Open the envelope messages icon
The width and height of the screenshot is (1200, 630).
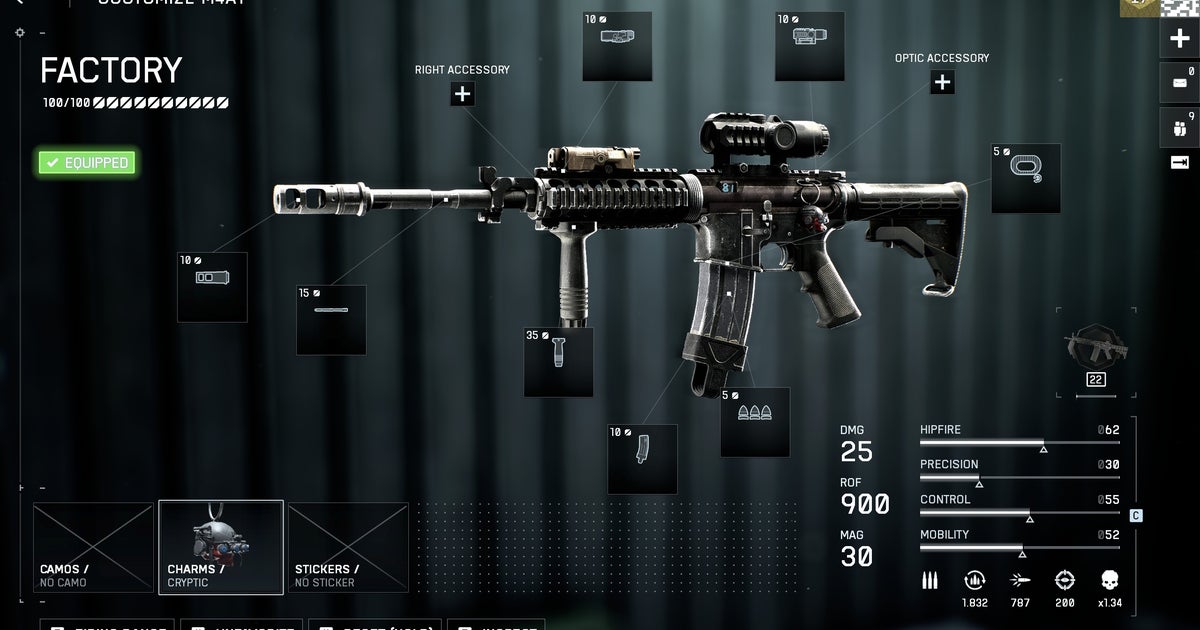(x=1179, y=82)
